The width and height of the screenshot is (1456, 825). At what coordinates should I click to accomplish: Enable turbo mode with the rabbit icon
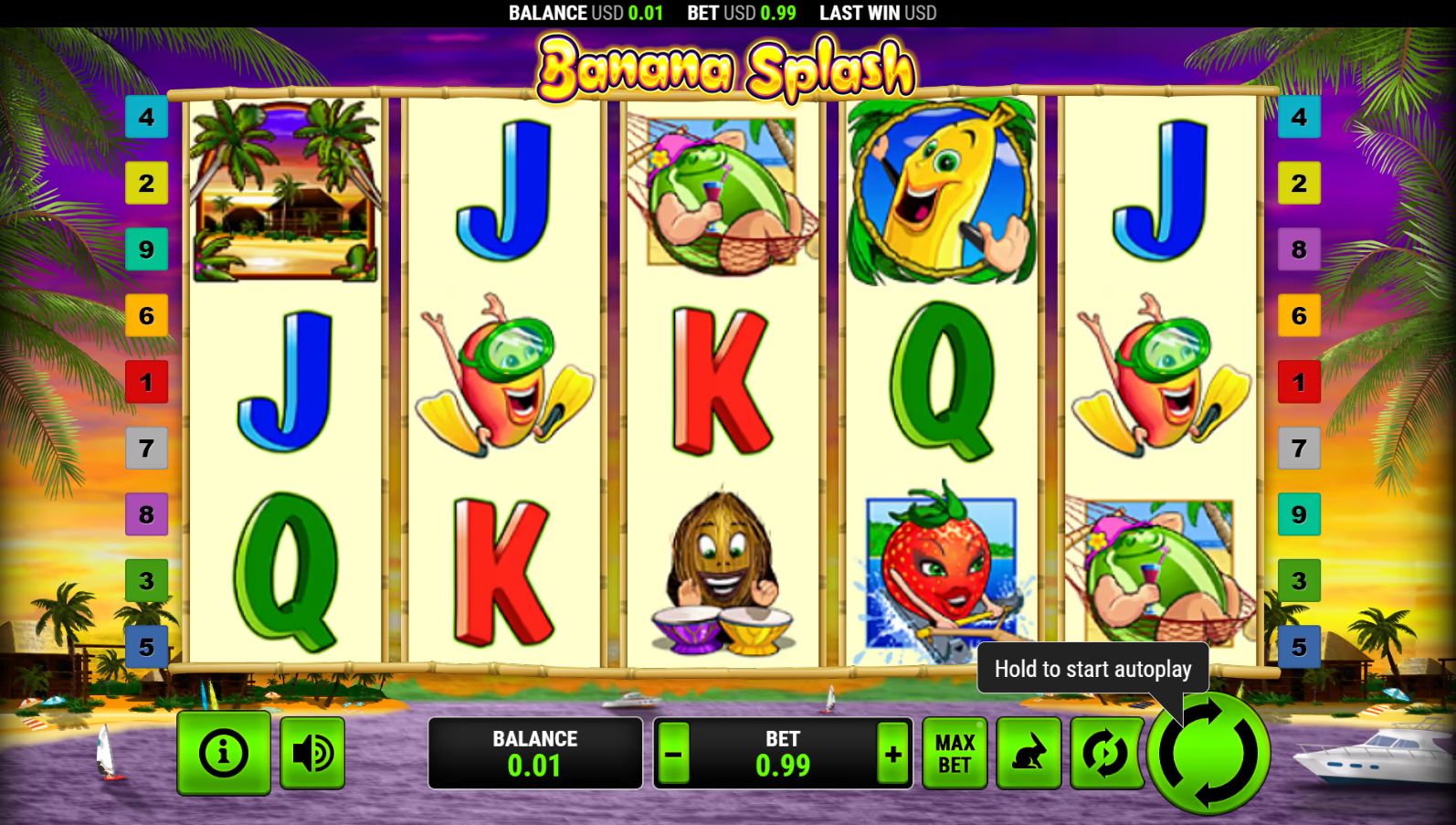click(1029, 752)
